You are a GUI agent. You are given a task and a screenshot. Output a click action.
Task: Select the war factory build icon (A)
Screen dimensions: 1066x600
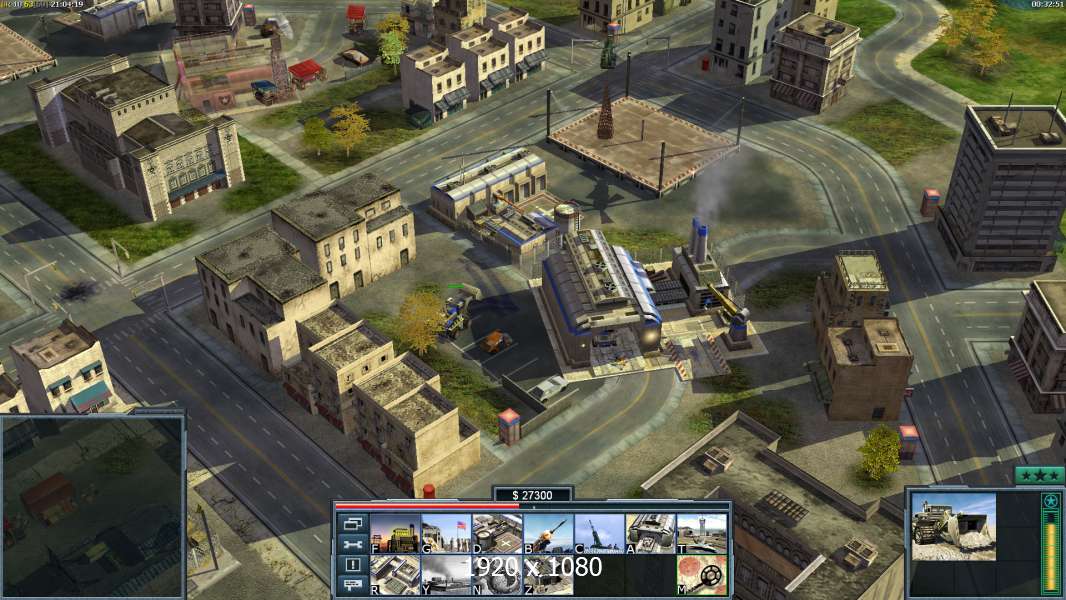point(650,533)
